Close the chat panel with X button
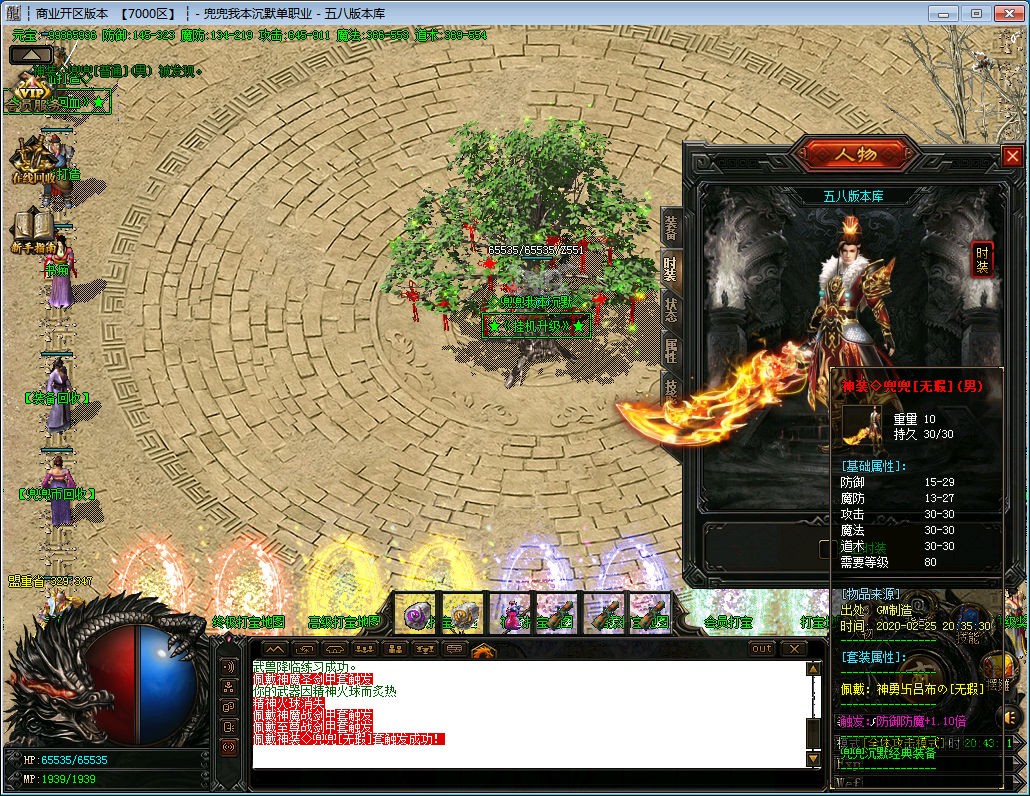Viewport: 1030px width, 796px height. tap(793, 649)
